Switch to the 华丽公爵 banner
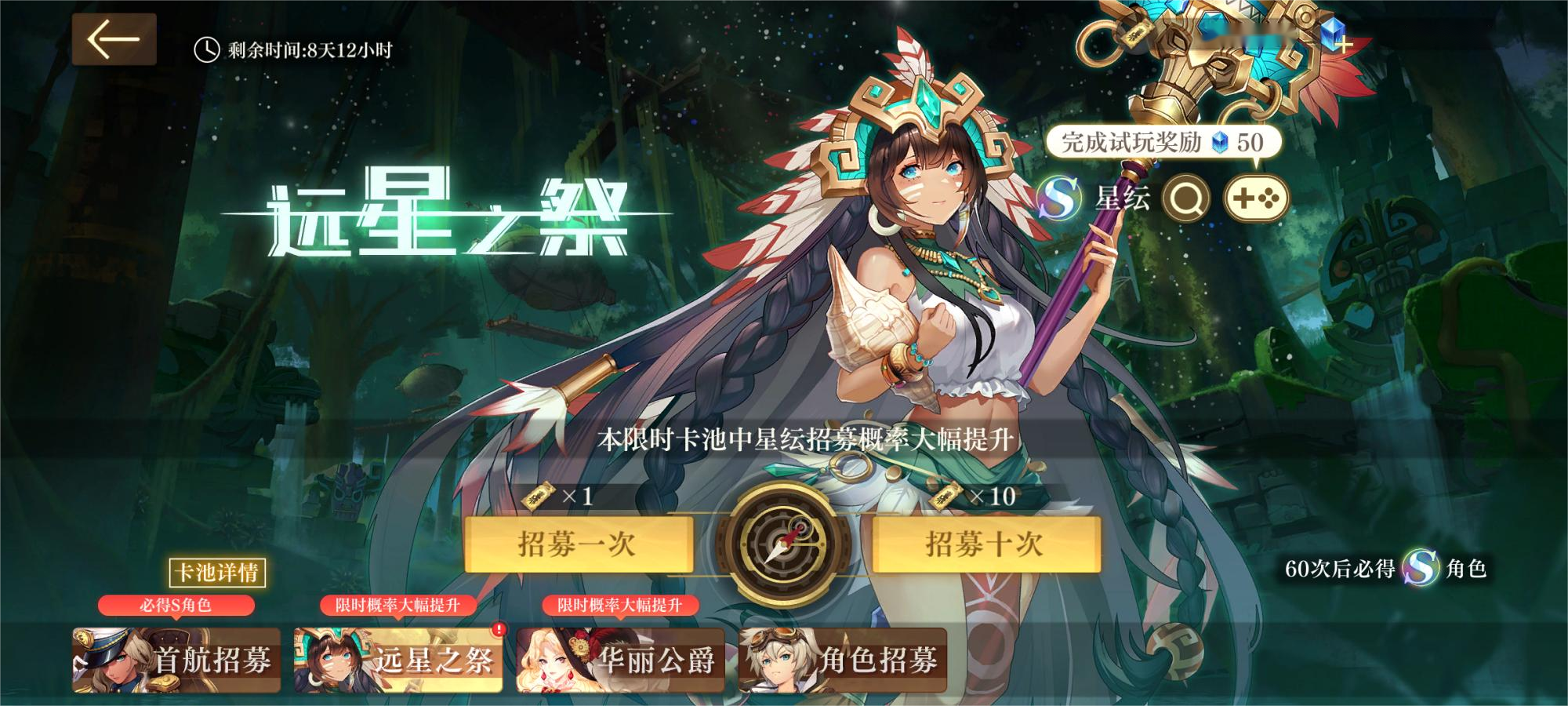The height and width of the screenshot is (706, 1568). click(621, 660)
